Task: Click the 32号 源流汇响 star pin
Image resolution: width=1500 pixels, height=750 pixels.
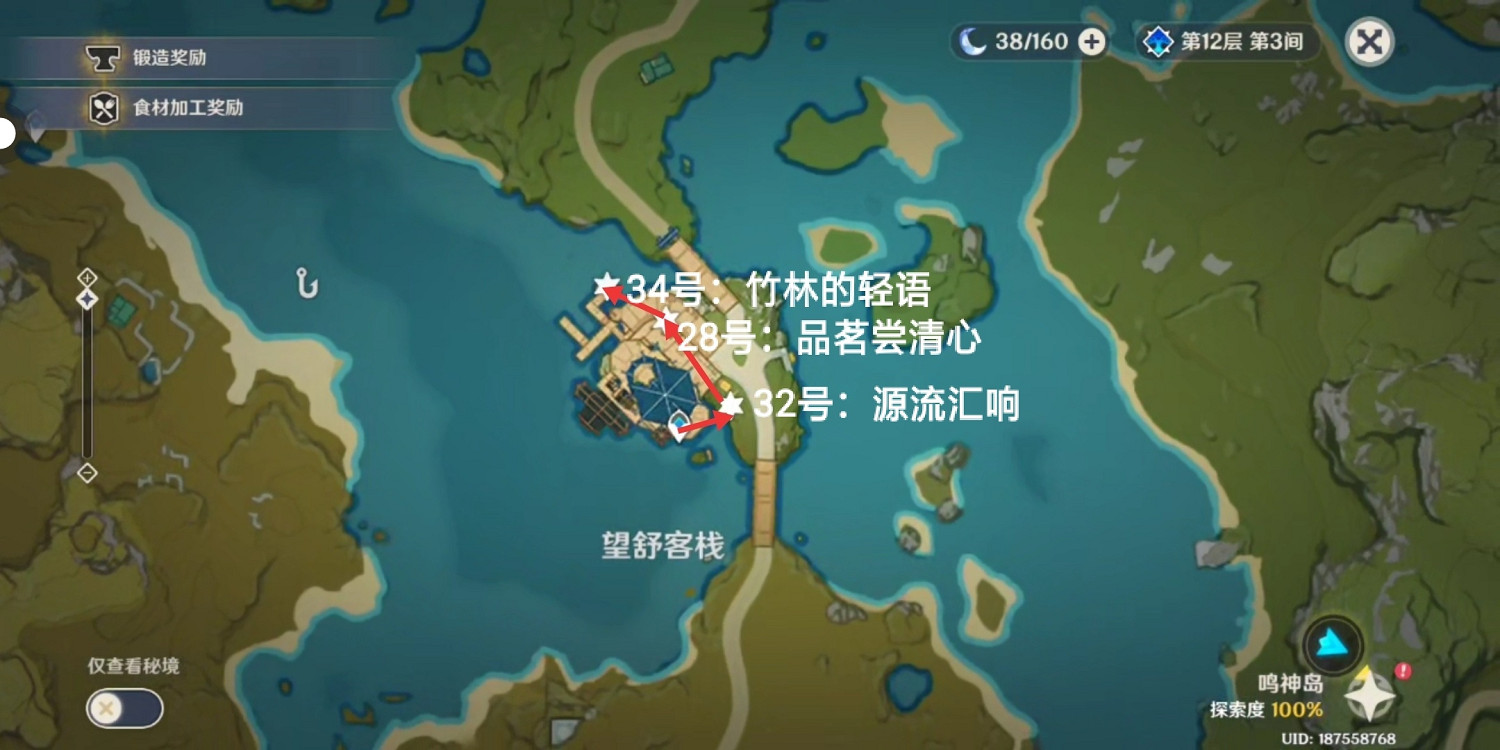Action: click(733, 404)
